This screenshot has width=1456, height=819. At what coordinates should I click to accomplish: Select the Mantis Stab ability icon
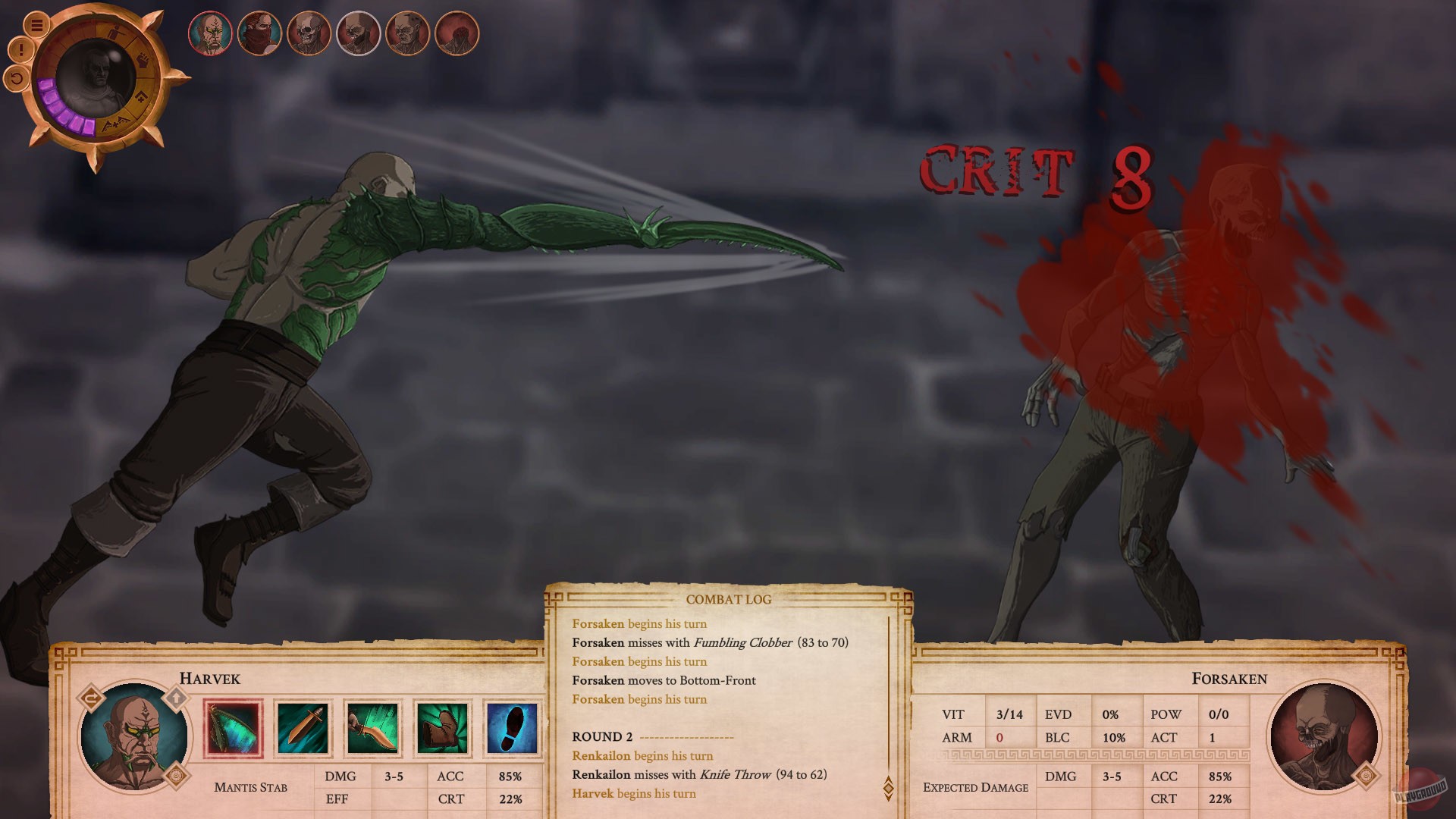(x=233, y=726)
